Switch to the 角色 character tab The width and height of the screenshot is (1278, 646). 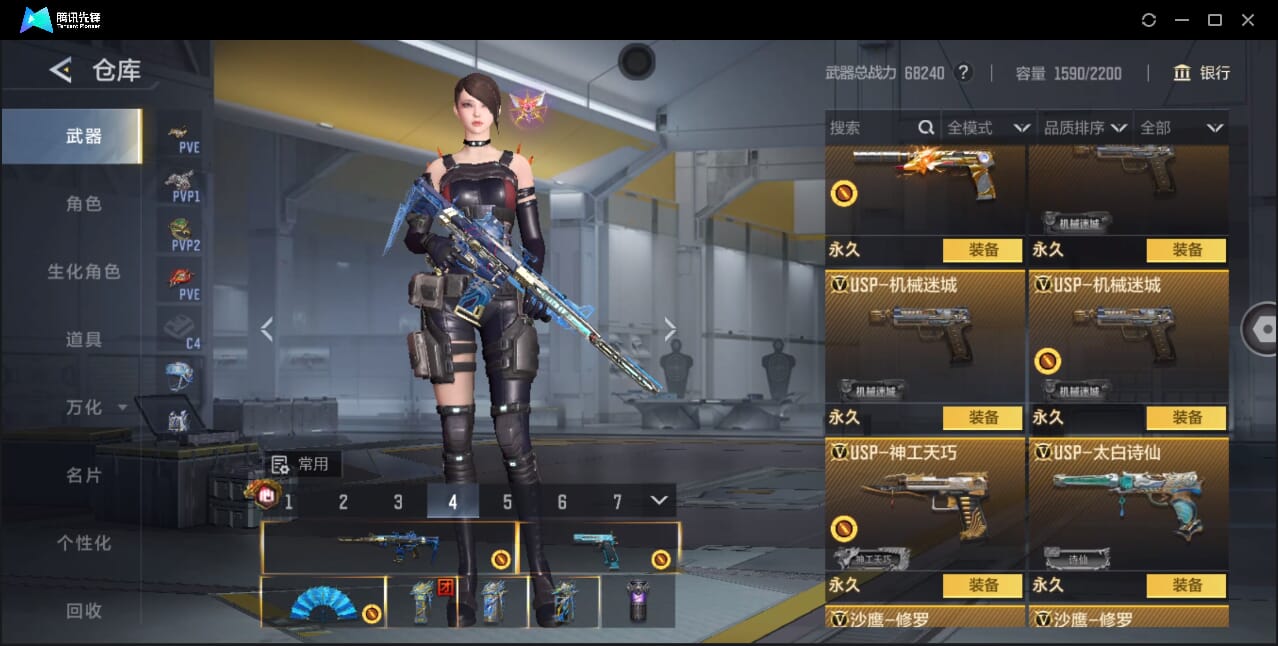point(84,204)
